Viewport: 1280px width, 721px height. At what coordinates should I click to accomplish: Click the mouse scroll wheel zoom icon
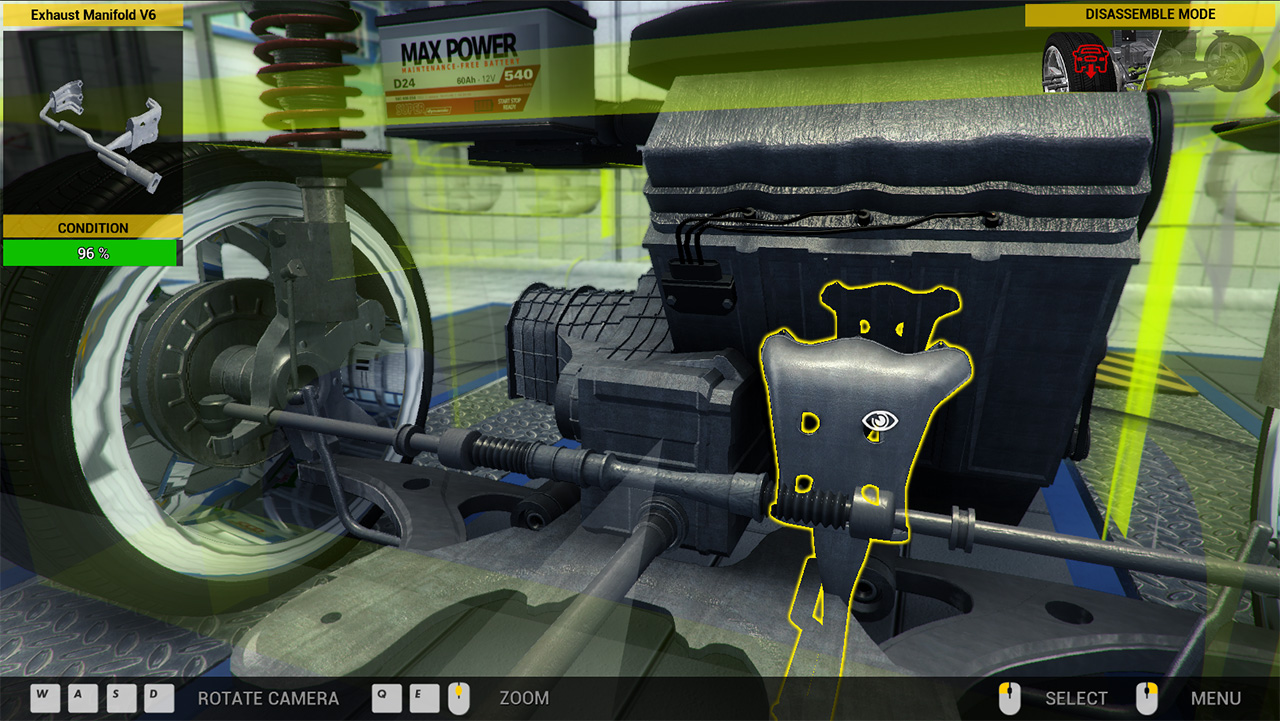[x=458, y=698]
